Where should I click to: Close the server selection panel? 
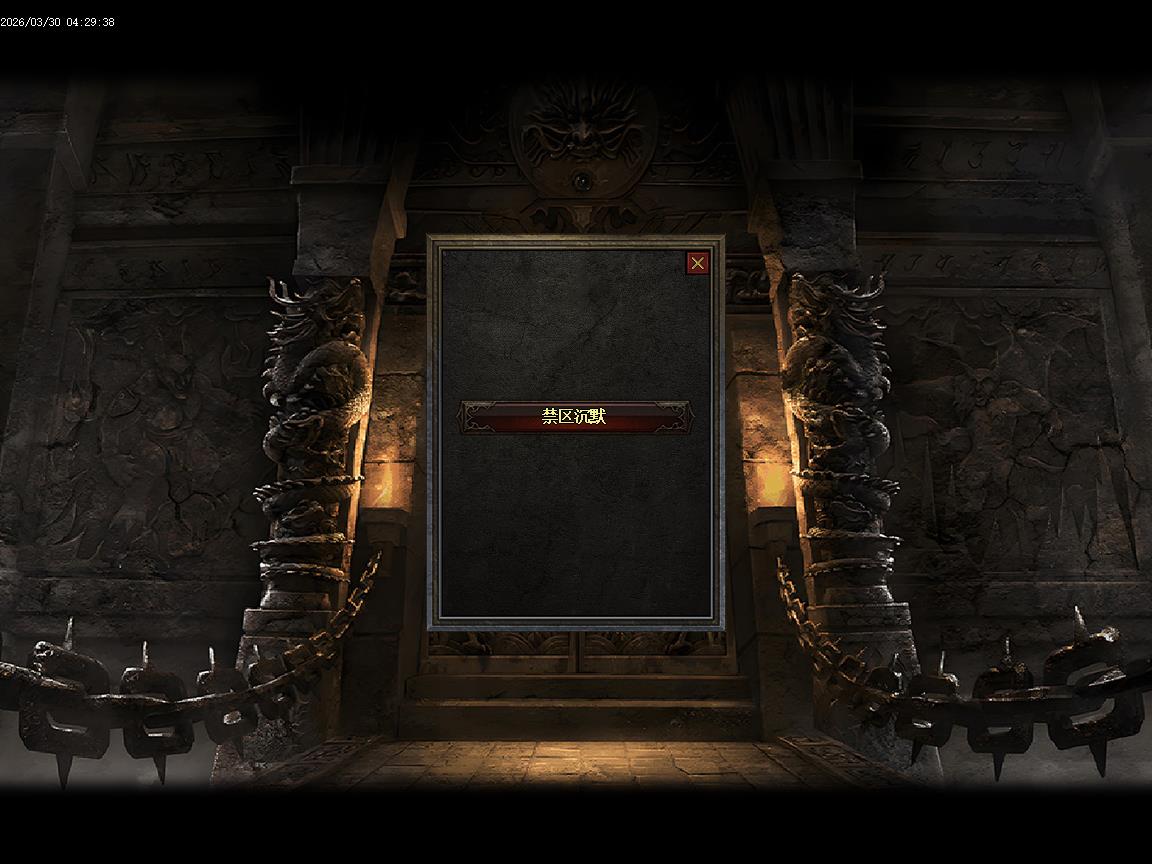(697, 263)
